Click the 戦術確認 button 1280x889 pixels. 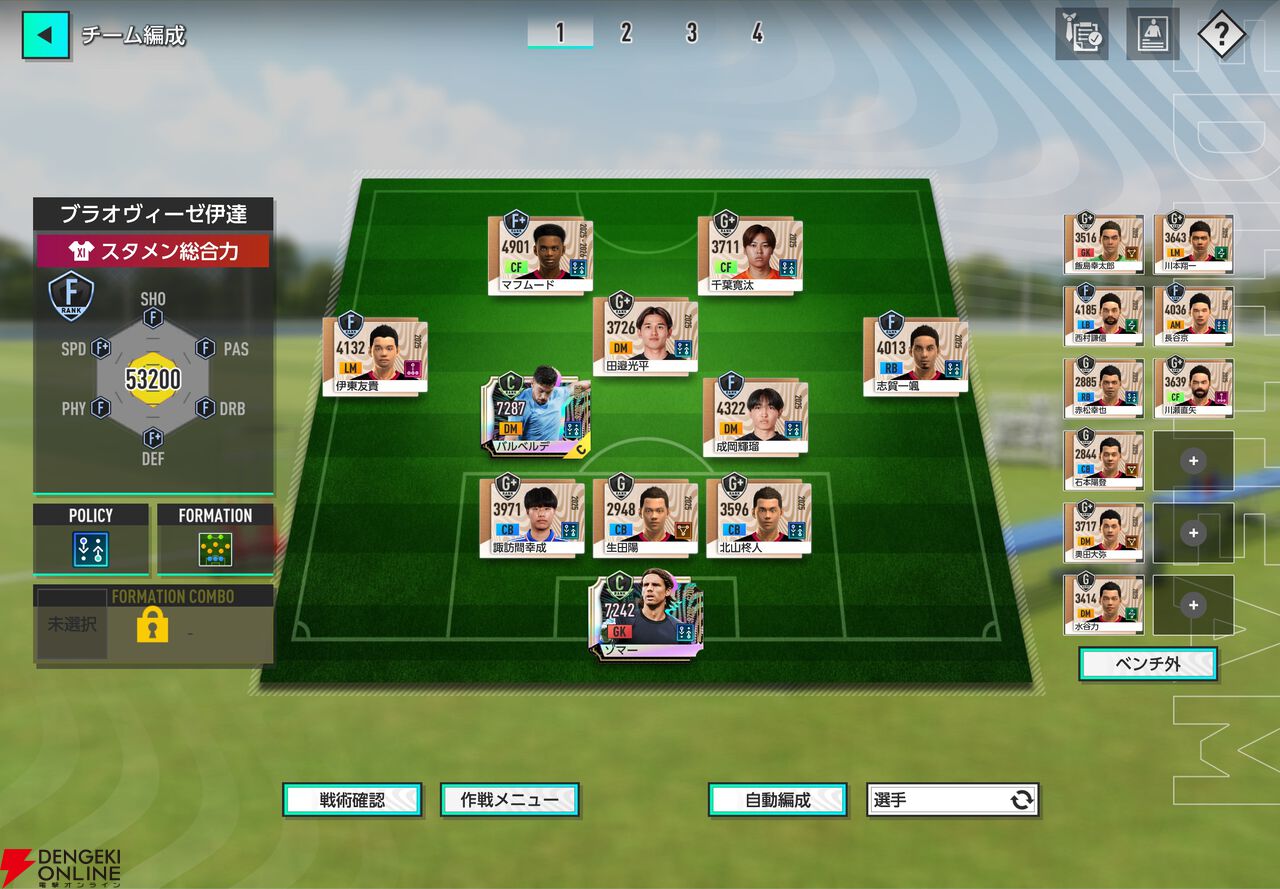coord(352,800)
